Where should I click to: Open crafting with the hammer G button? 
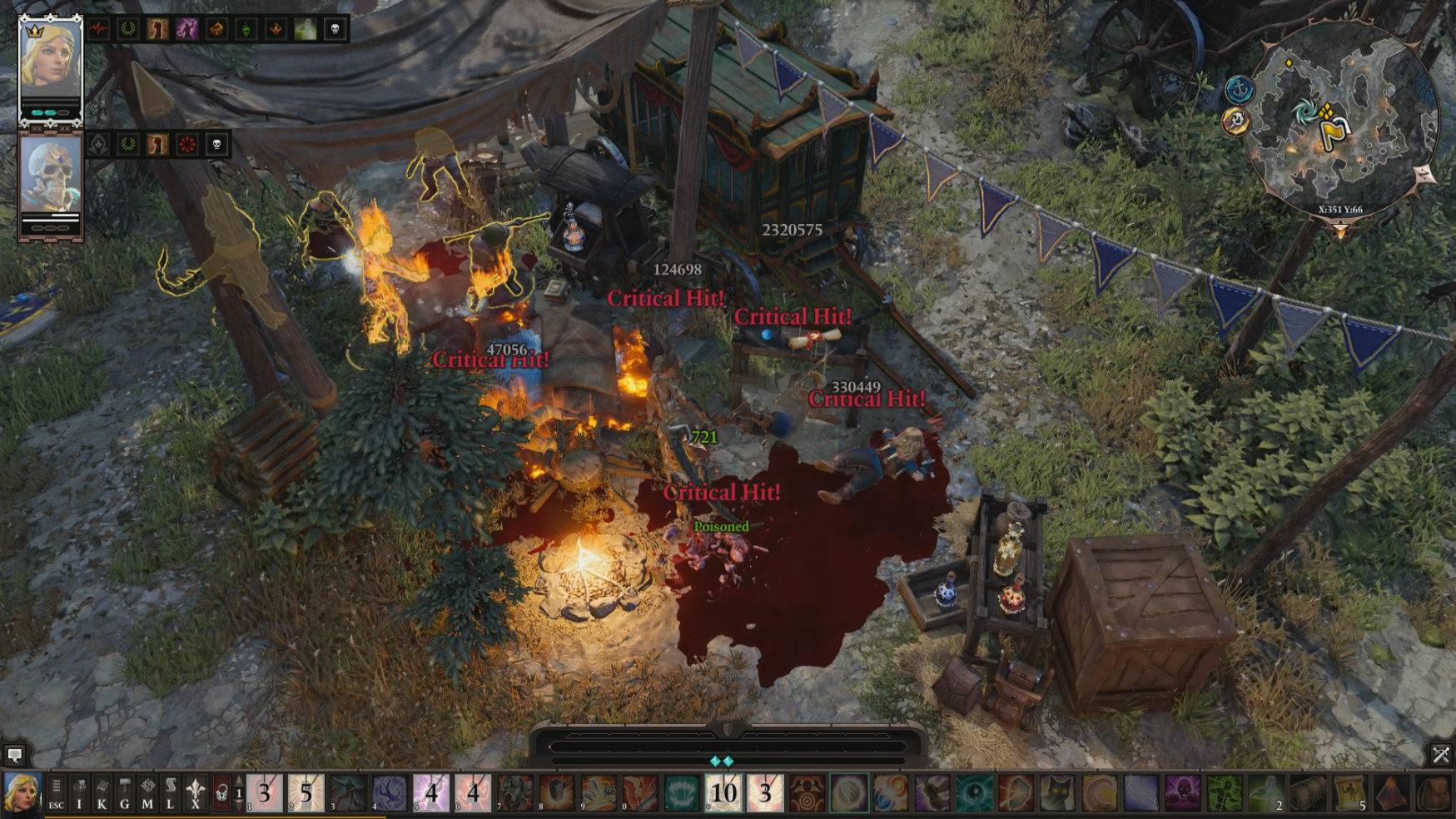[124, 793]
